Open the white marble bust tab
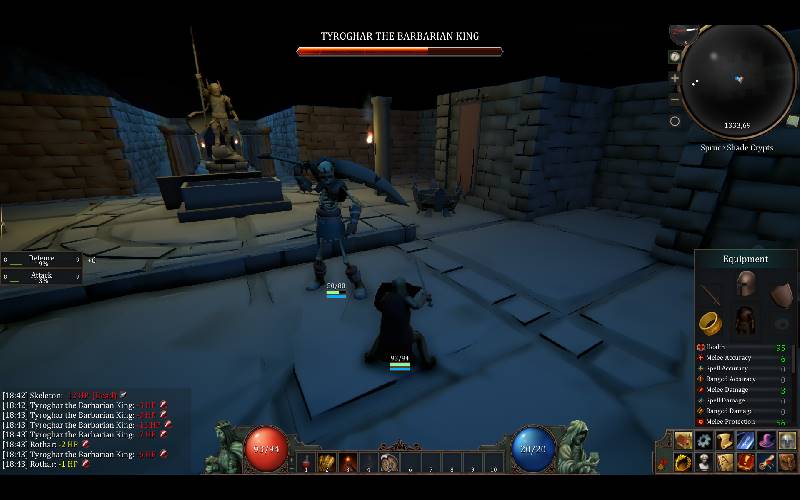Image resolution: width=800 pixels, height=500 pixels. pyautogui.click(x=705, y=462)
